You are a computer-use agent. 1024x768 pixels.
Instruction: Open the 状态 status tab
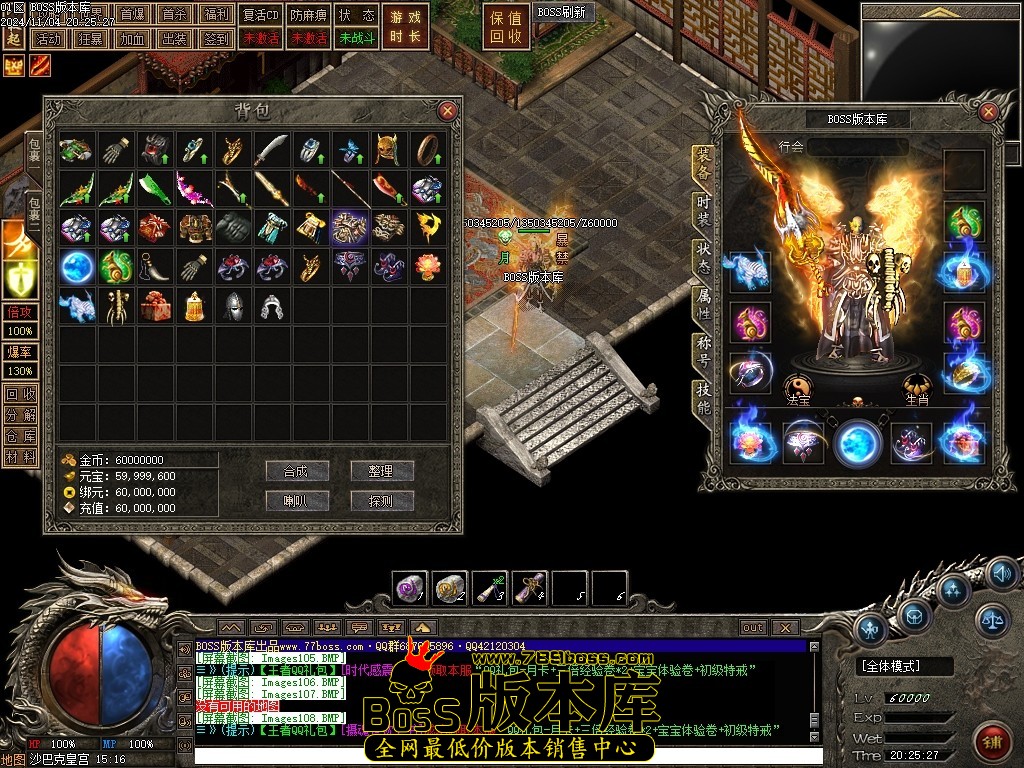[704, 256]
